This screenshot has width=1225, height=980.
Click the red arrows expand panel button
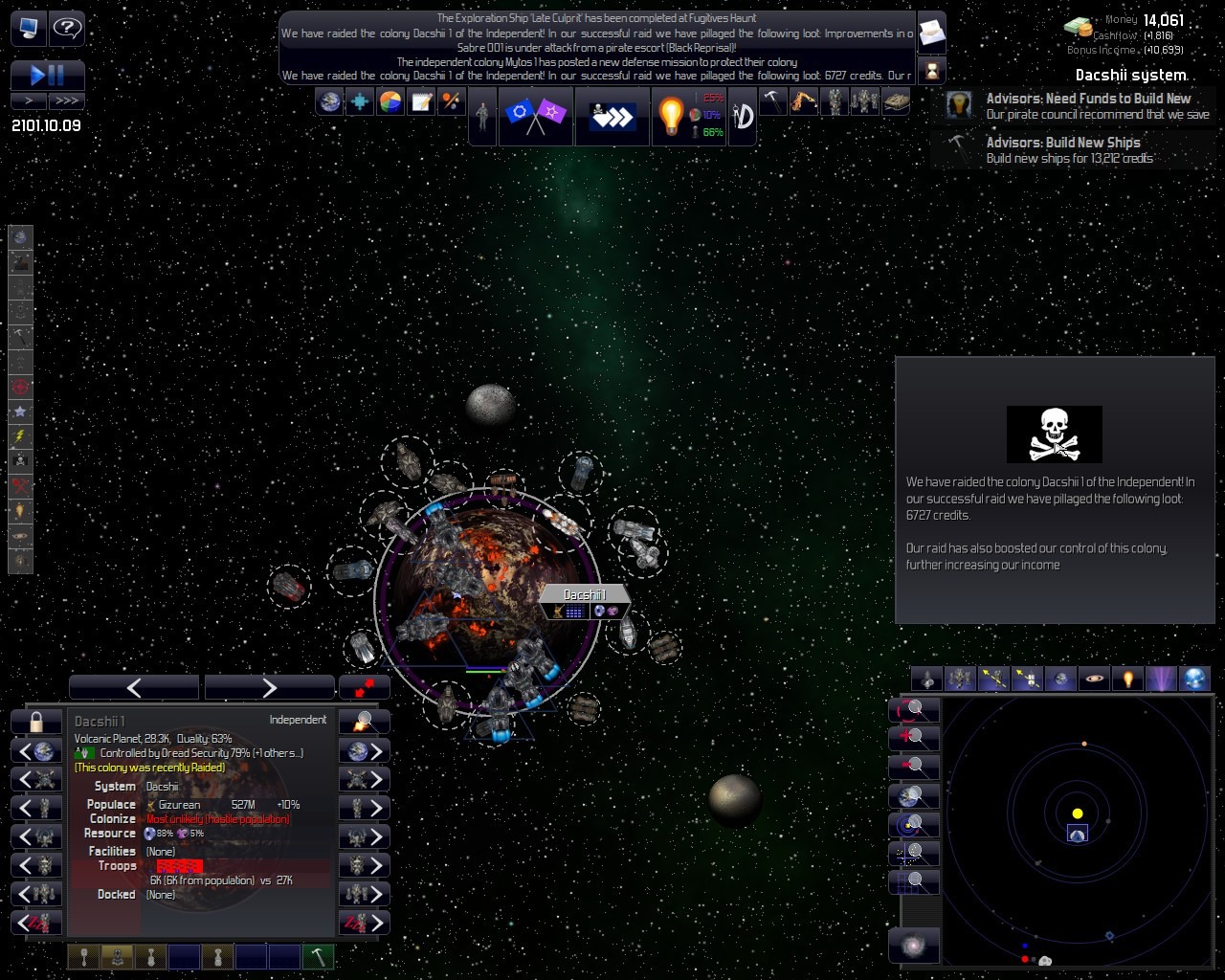click(x=365, y=687)
